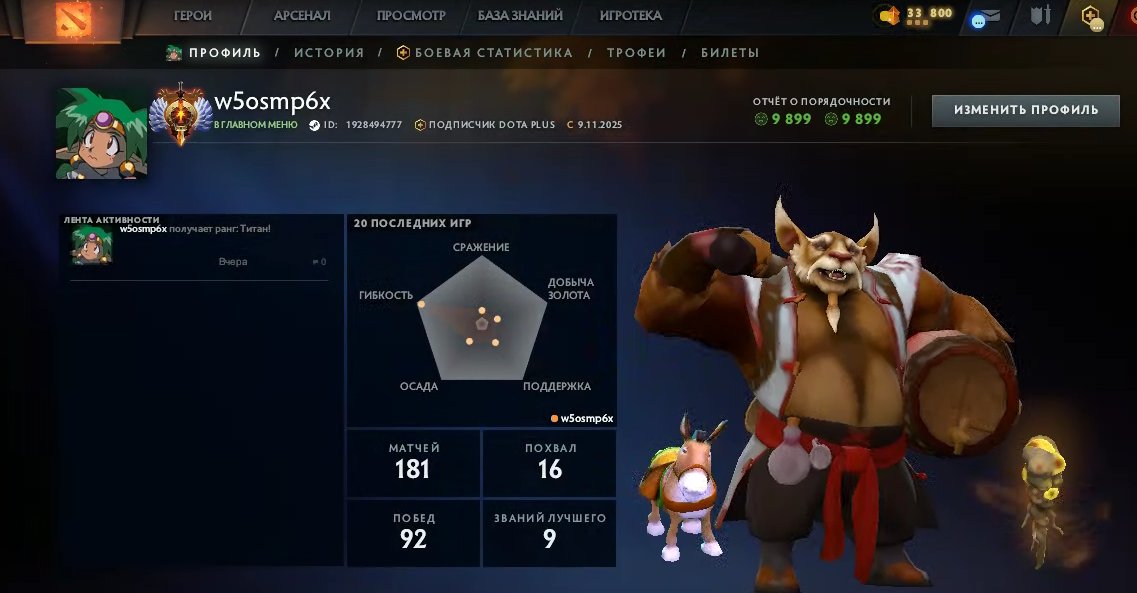
Task: Open the Dota Plus hexagon icon
Action: click(1090, 17)
